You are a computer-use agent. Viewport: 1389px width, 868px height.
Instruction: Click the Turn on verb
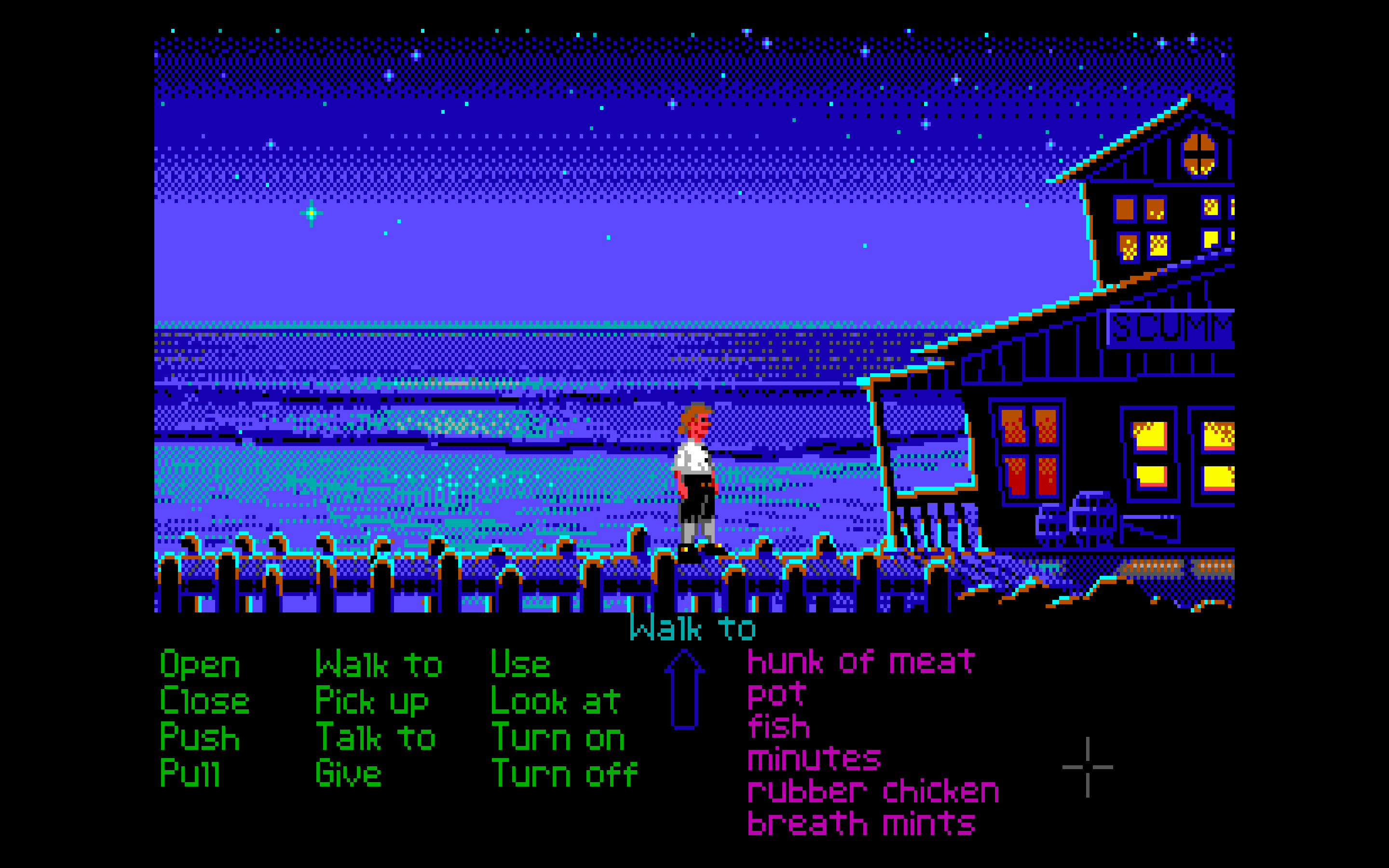(558, 737)
